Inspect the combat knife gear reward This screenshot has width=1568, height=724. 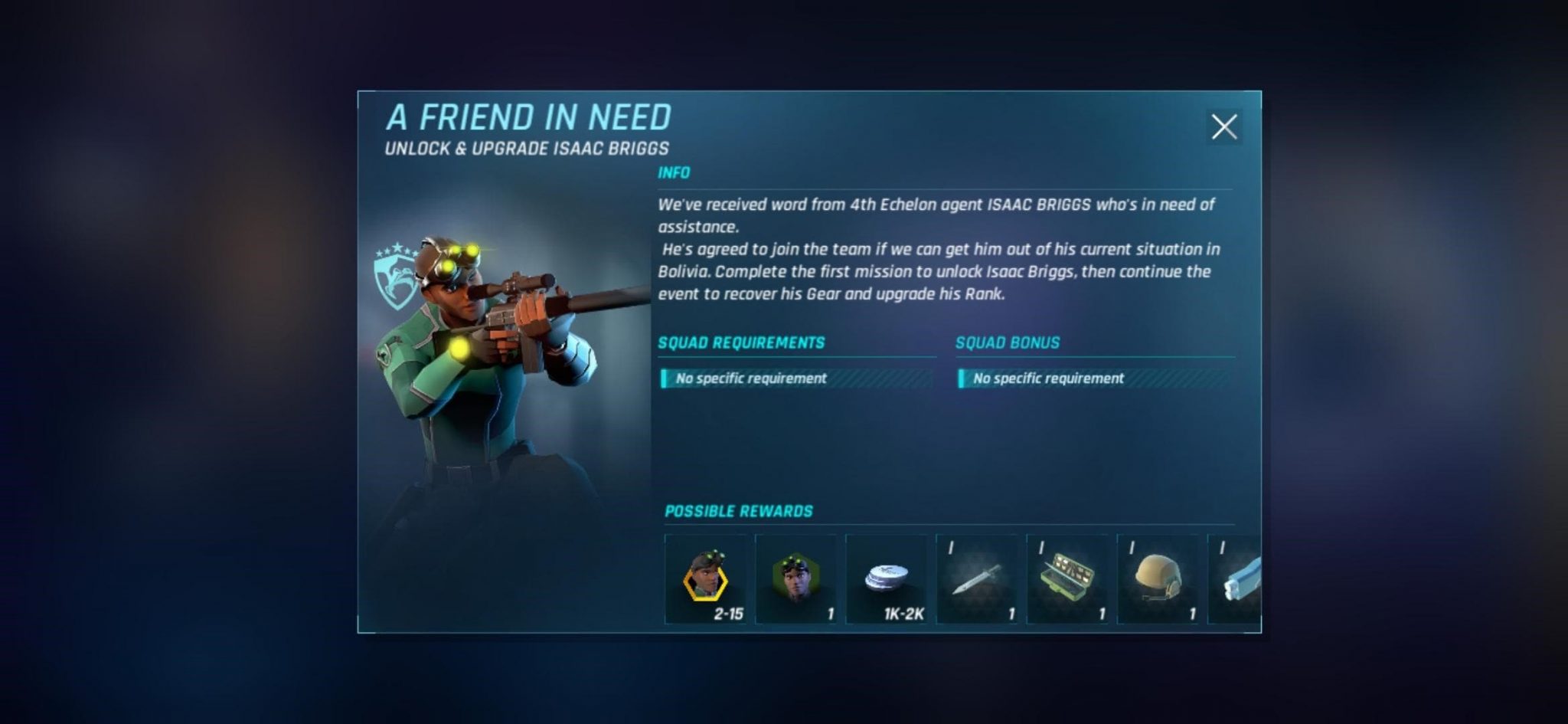[976, 578]
